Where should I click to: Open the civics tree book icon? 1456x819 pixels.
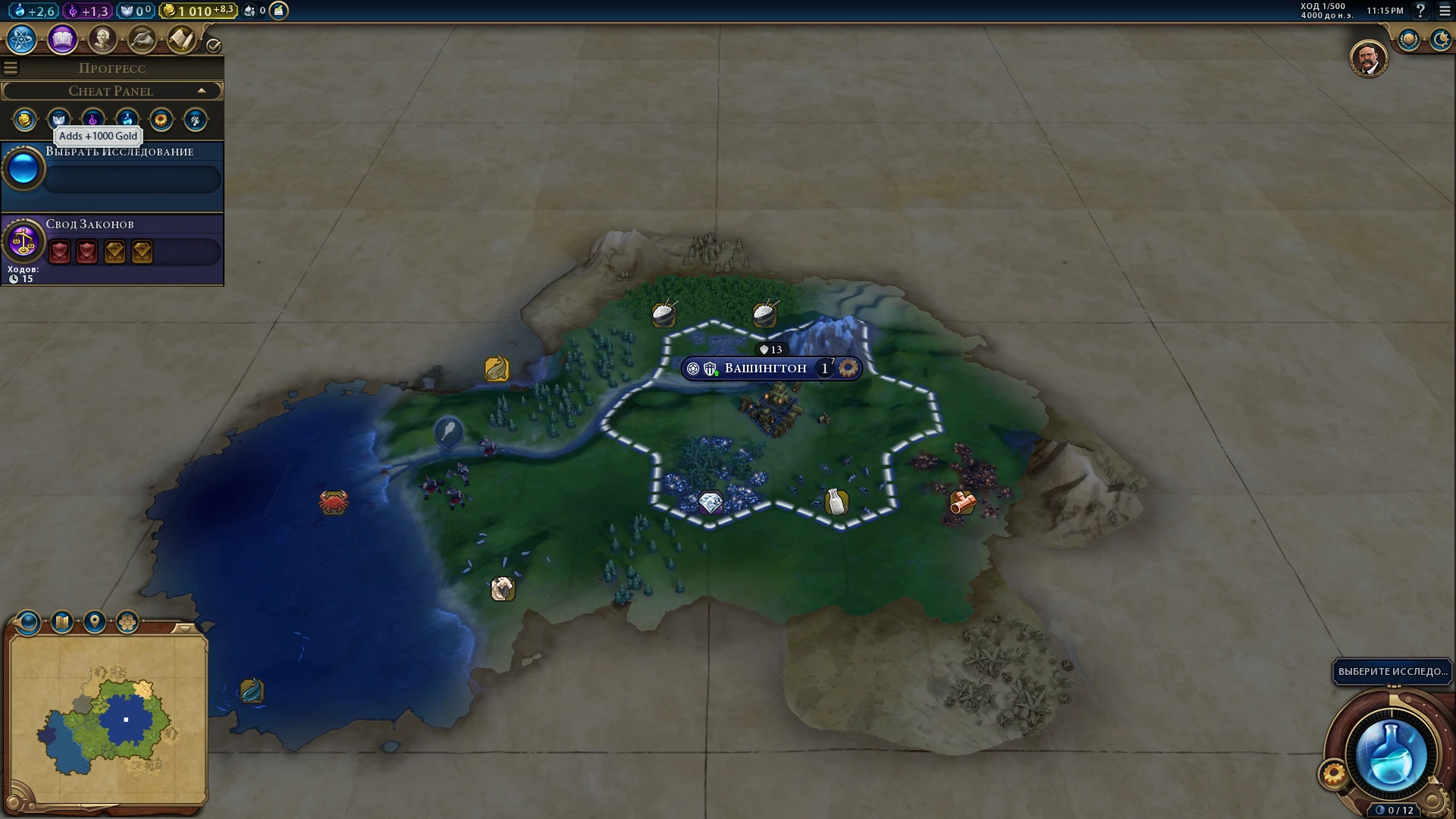tap(61, 38)
